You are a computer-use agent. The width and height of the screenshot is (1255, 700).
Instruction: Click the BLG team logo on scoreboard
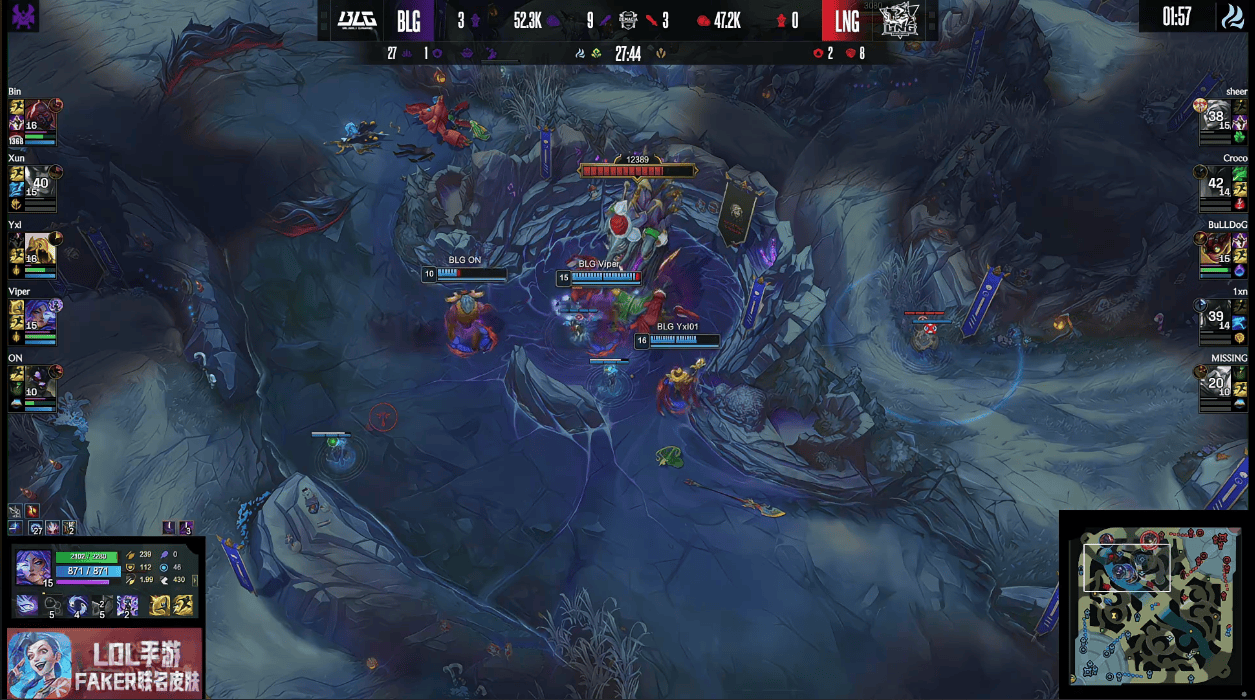356,20
